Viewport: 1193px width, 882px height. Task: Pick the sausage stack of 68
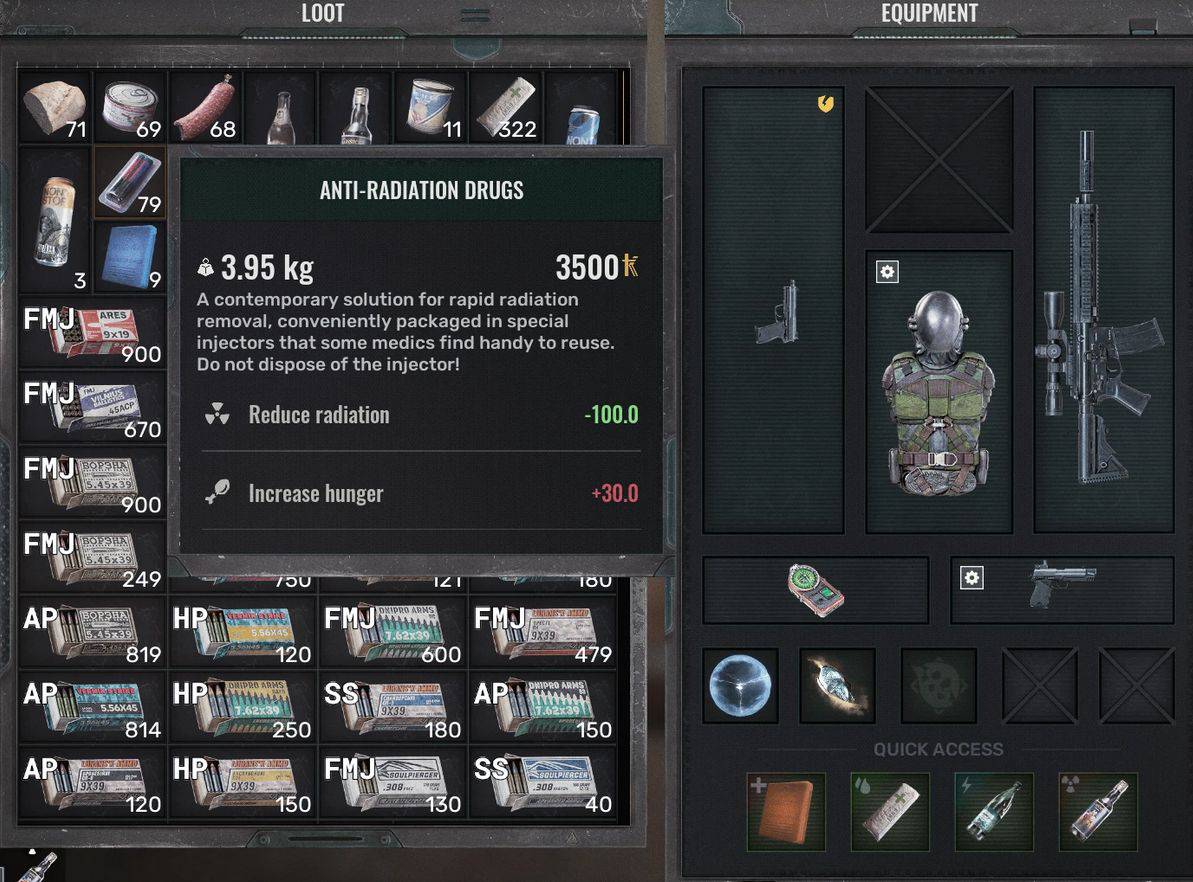(206, 107)
